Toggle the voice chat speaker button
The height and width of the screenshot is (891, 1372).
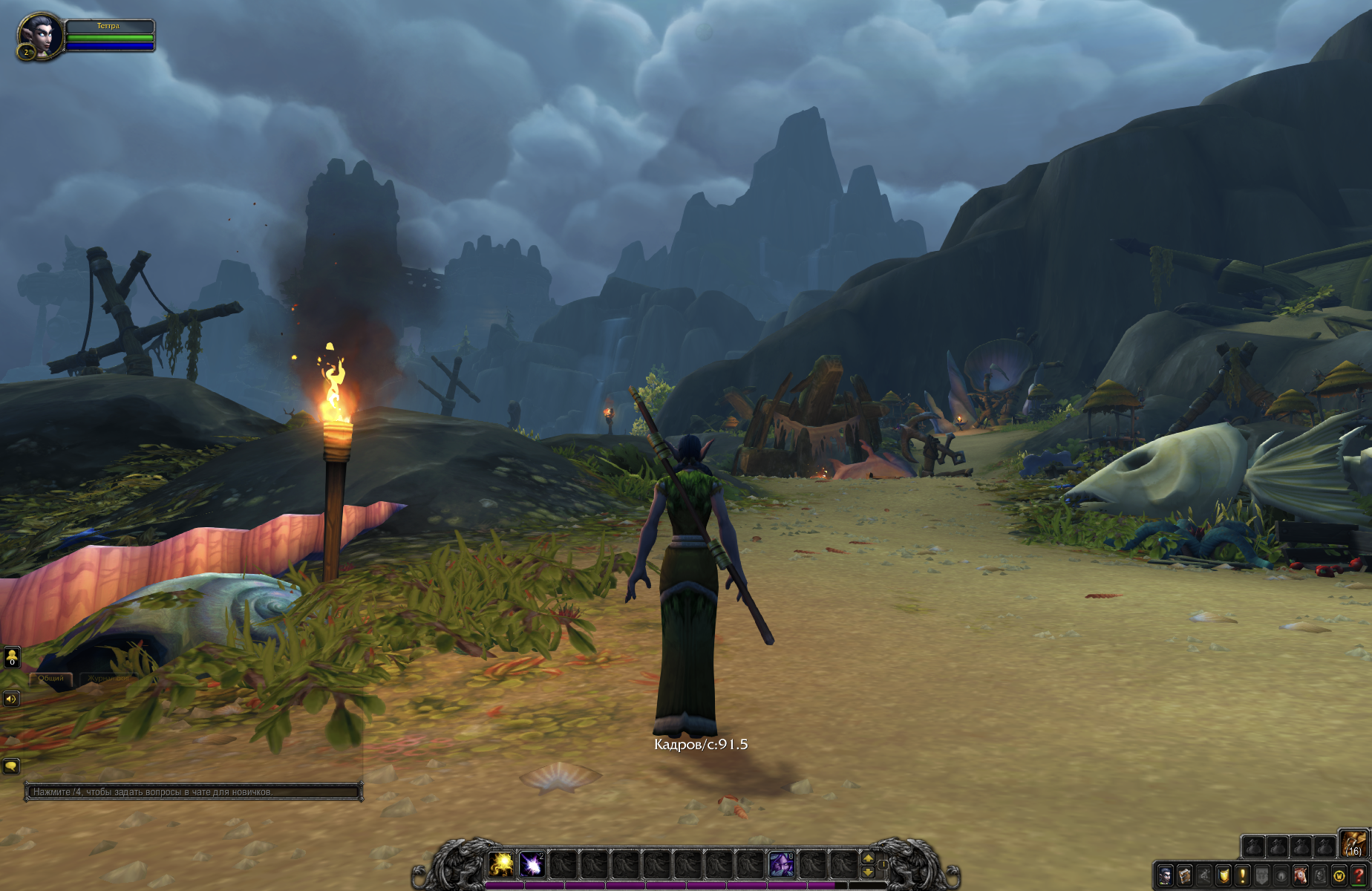tap(11, 699)
